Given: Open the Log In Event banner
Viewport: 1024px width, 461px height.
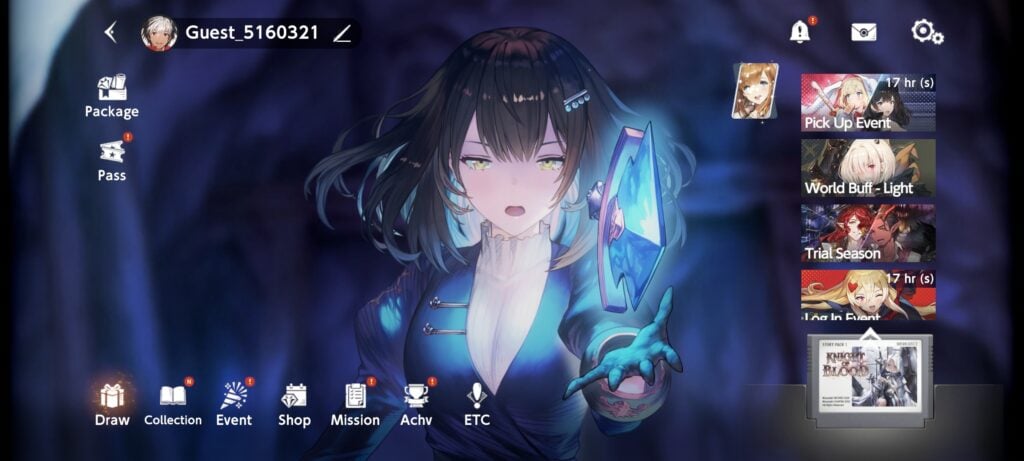Looking at the screenshot, I should click(x=867, y=295).
